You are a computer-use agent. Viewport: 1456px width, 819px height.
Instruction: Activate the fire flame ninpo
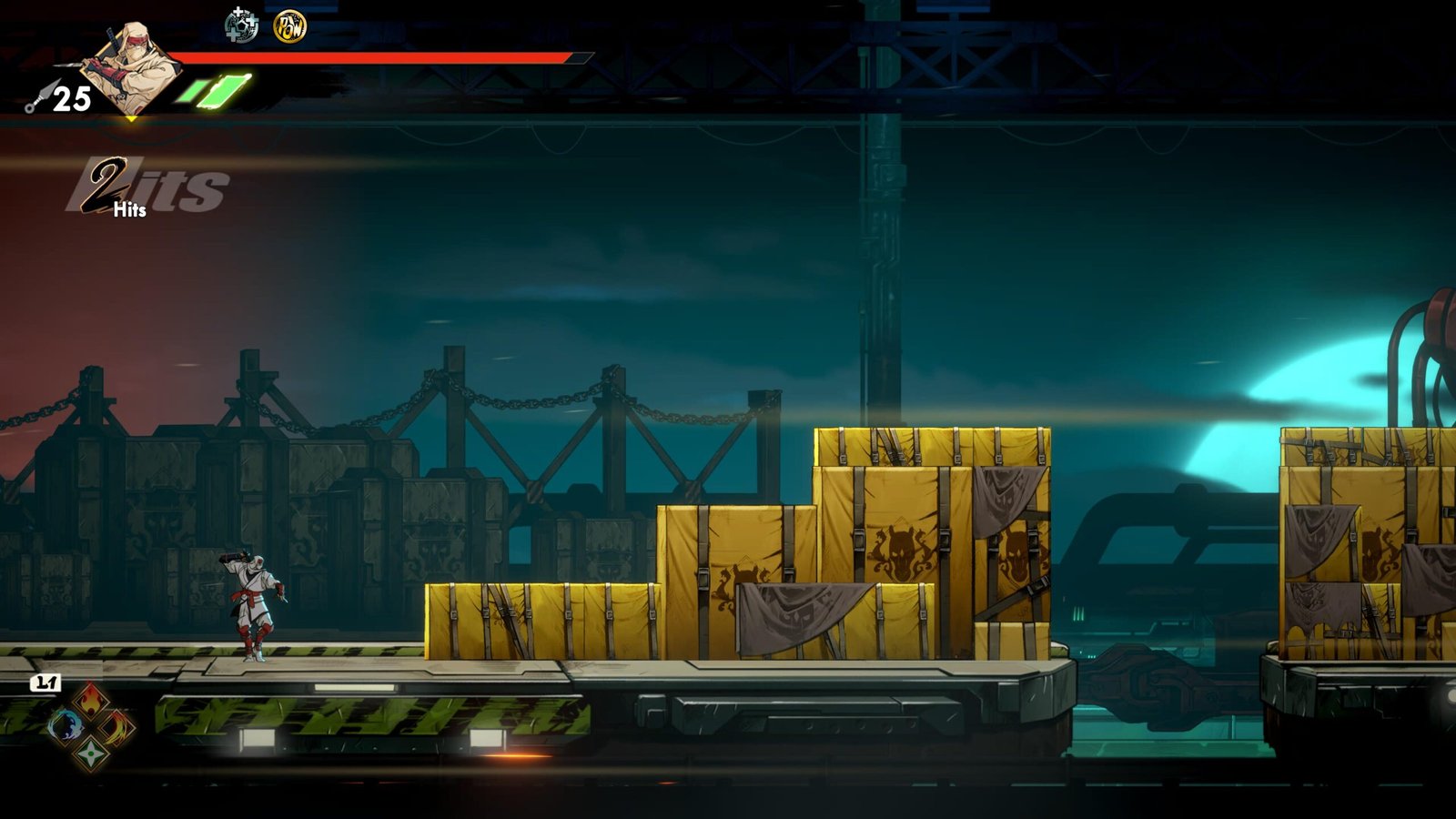91,701
